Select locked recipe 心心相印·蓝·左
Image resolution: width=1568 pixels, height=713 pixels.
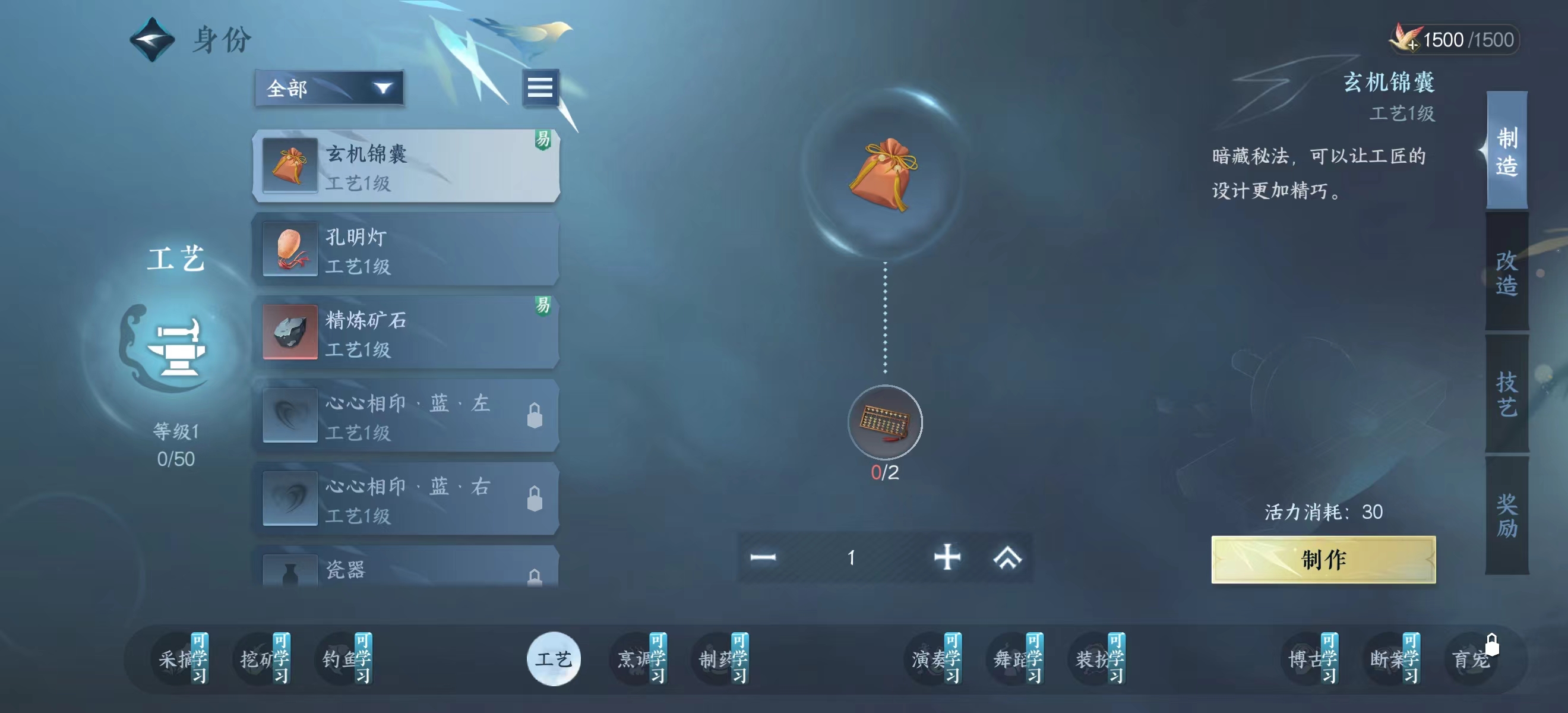406,417
